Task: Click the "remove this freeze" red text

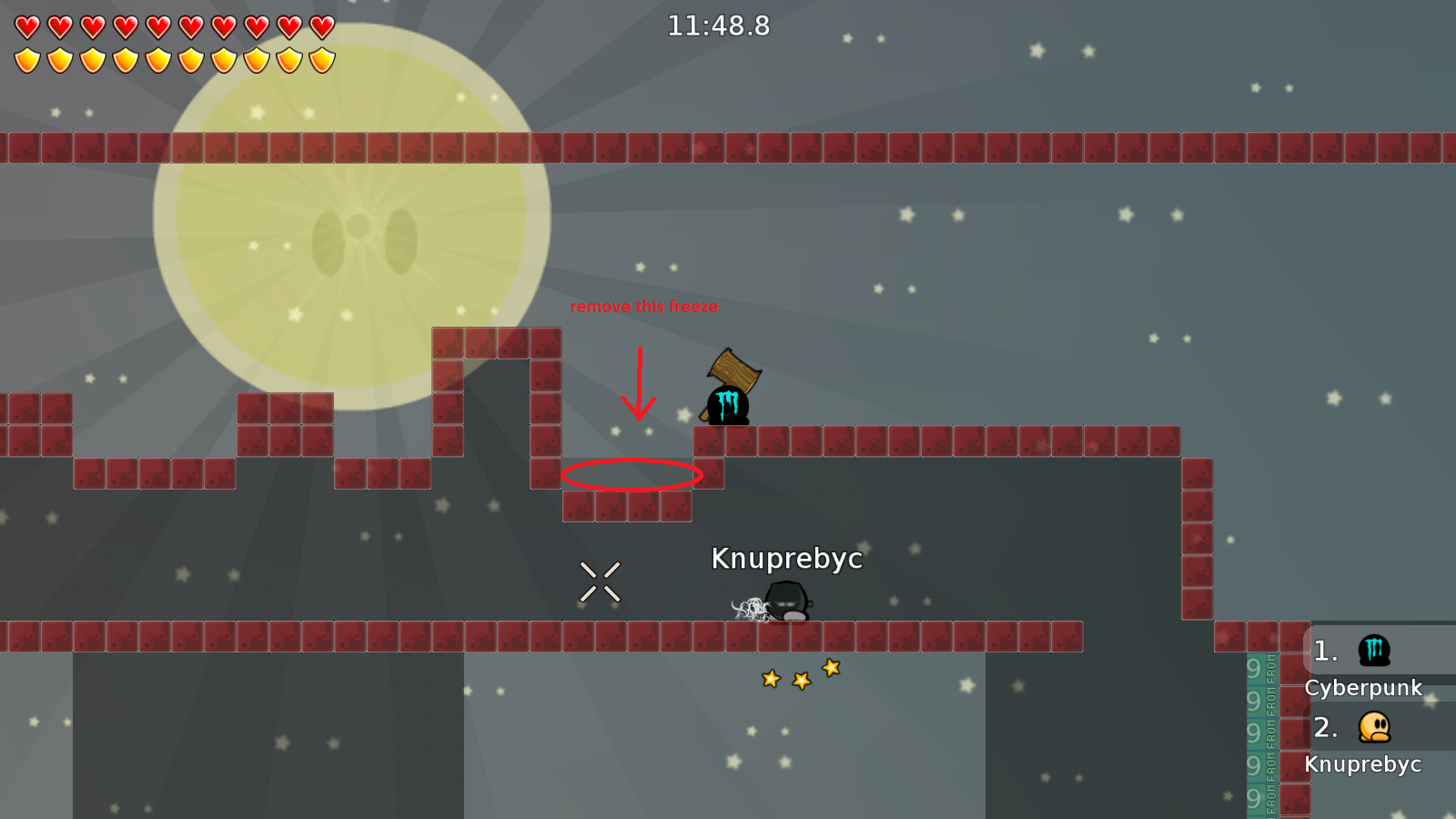Action: click(644, 307)
